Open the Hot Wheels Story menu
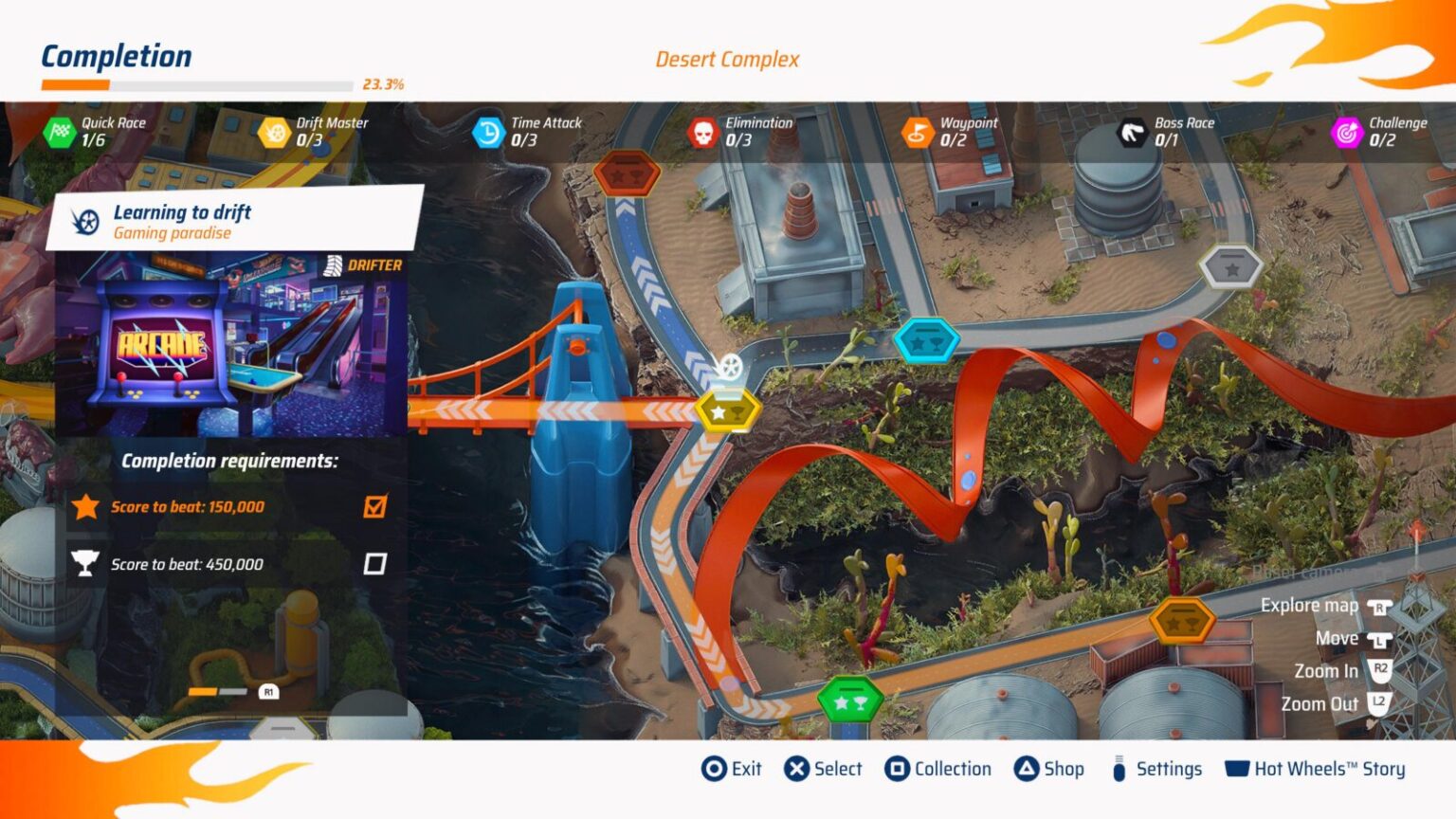 click(x=1318, y=769)
